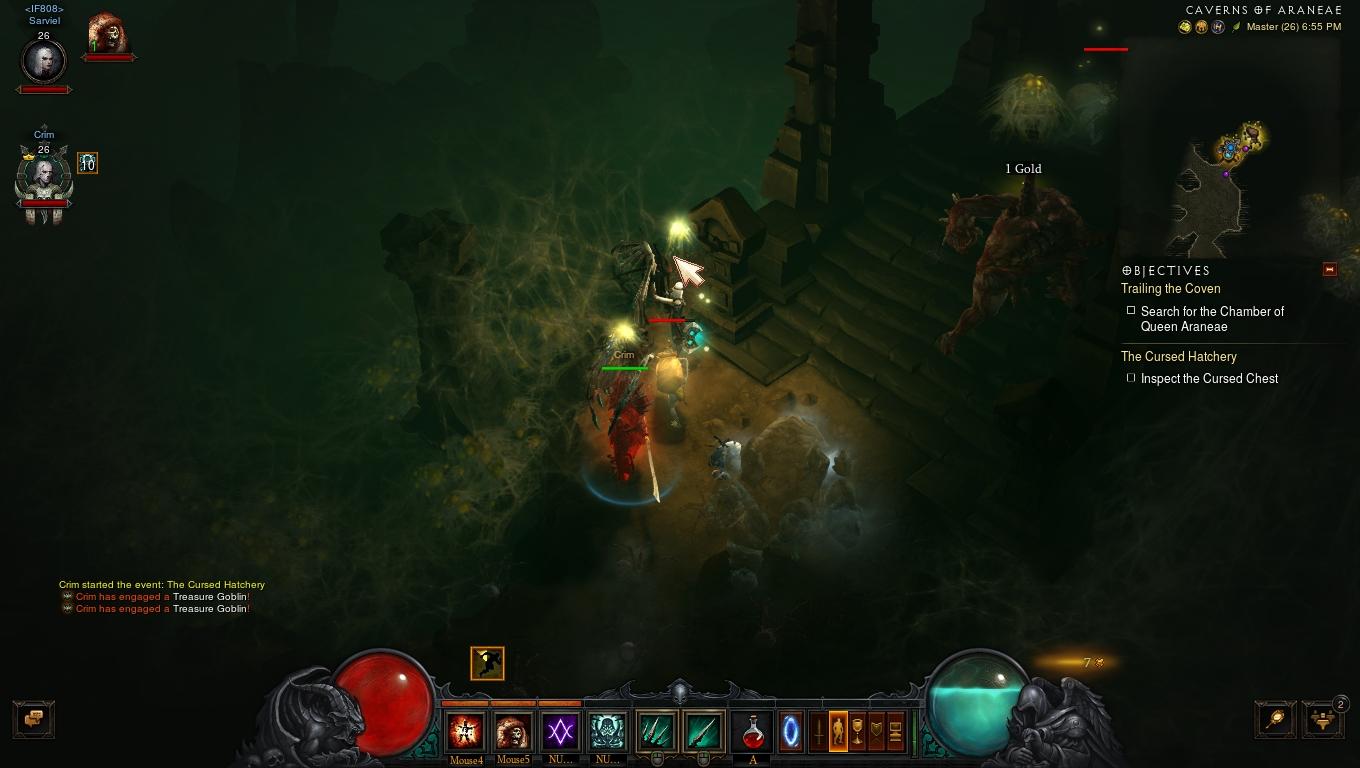Use the teal skeletal figure skill
The image size is (1360, 768).
point(608,732)
